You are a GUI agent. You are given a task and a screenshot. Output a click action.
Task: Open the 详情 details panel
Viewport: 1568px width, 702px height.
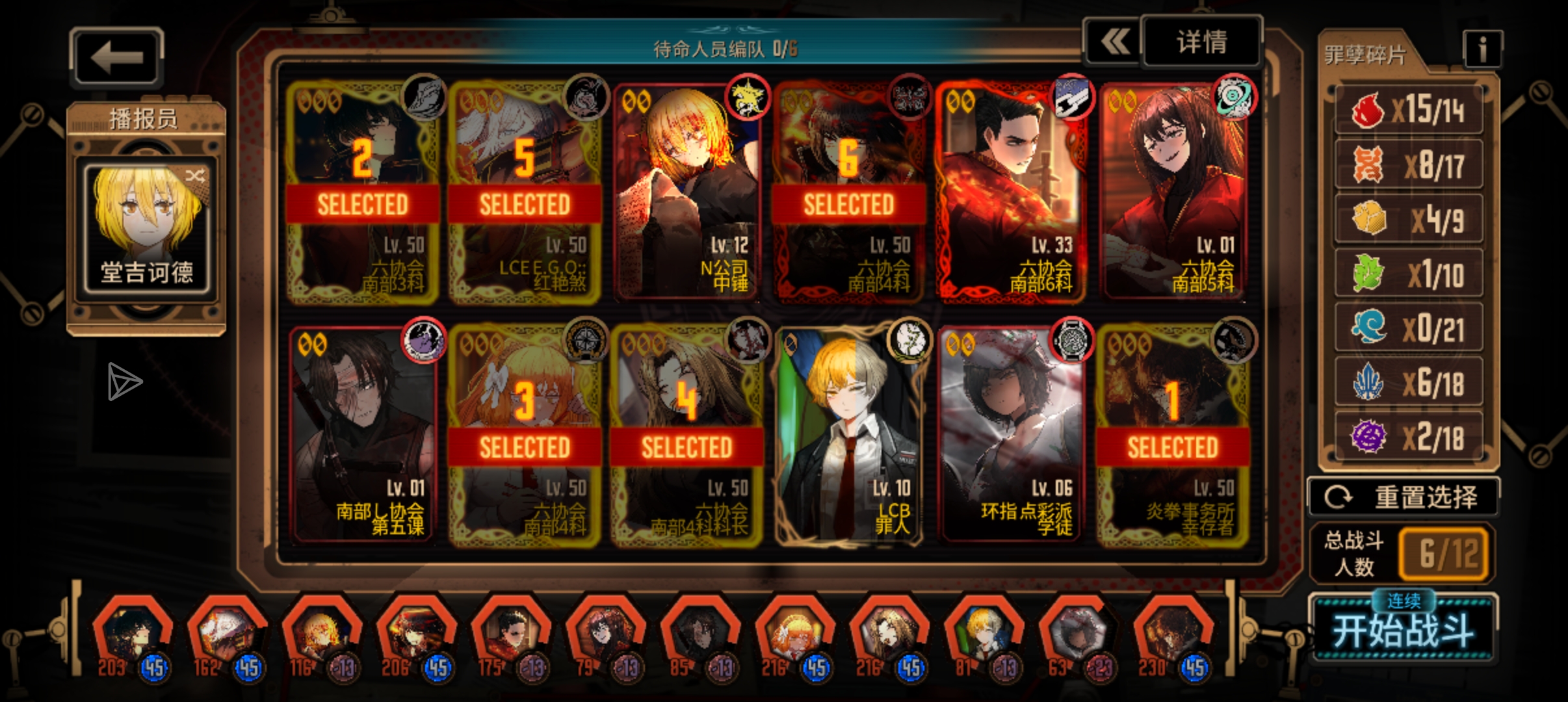click(1201, 43)
